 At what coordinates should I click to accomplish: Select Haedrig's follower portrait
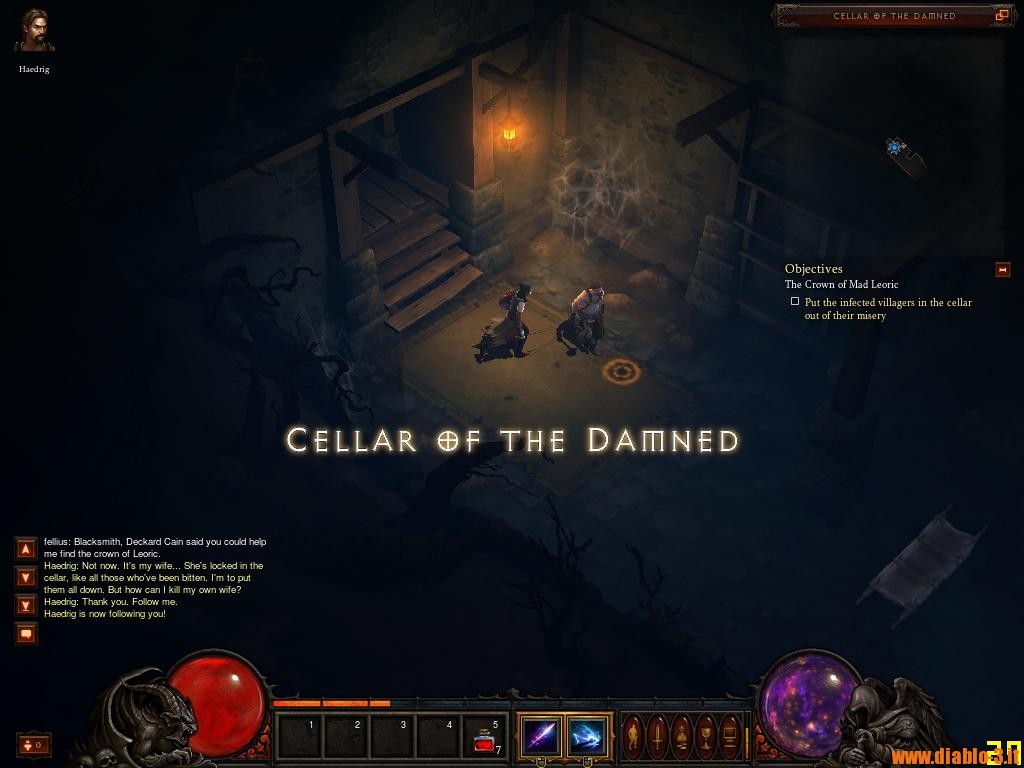34,31
